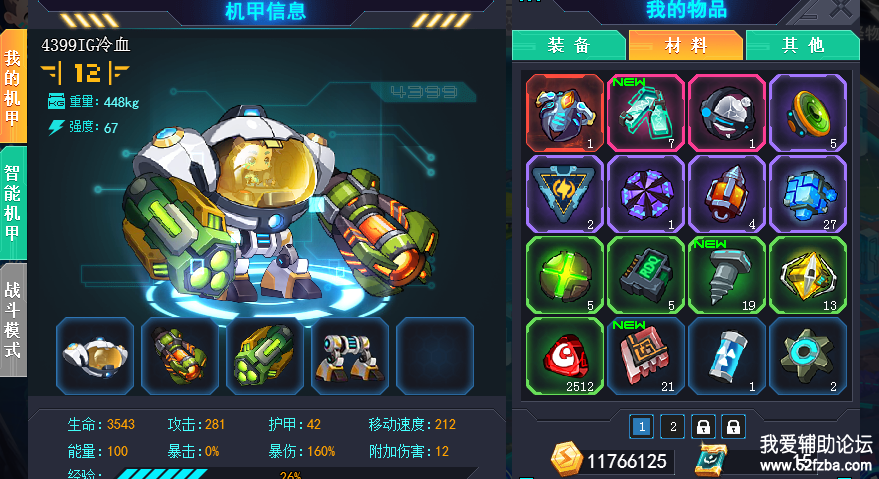Open the 其他 items tab
The image size is (879, 479).
coord(802,45)
